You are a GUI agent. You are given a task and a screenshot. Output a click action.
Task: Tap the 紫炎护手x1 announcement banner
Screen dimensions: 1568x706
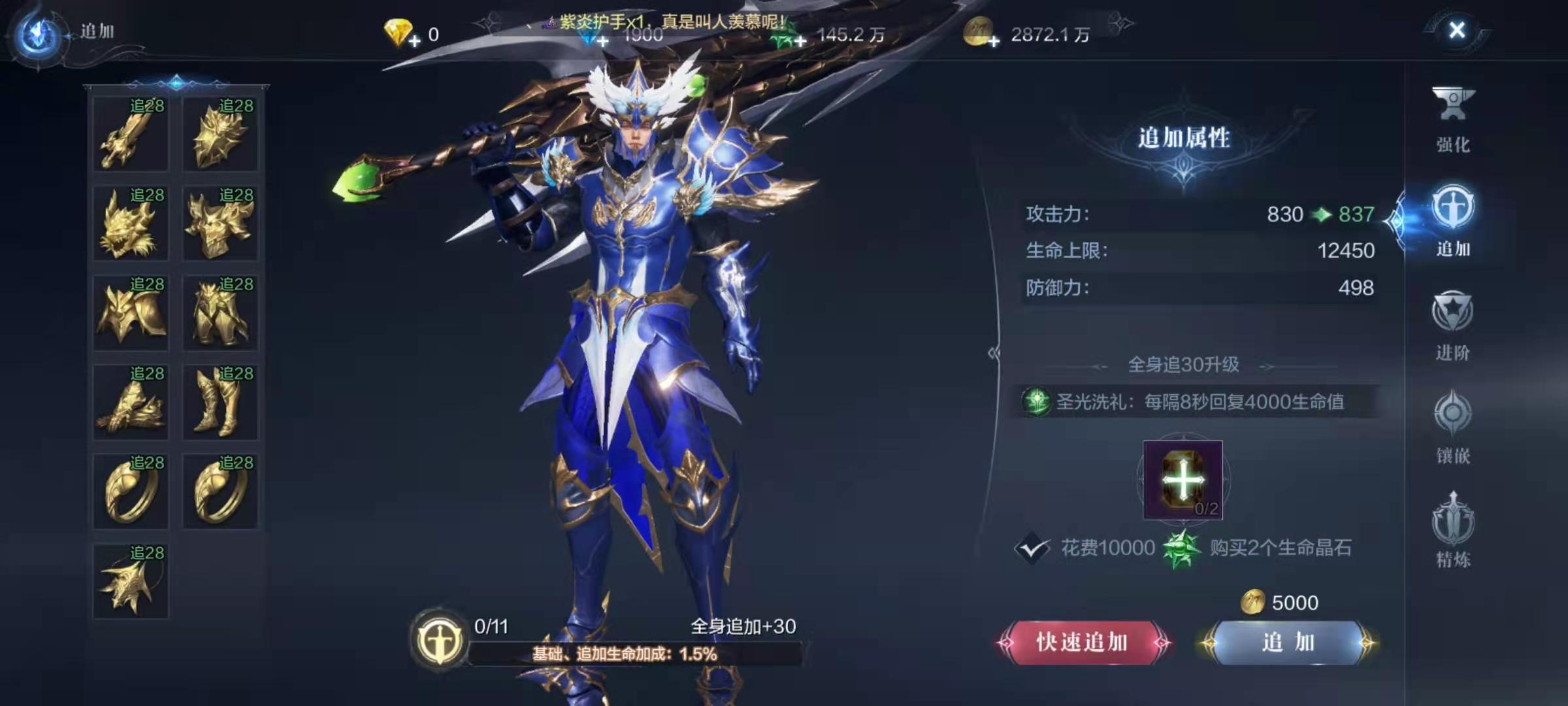click(x=666, y=20)
